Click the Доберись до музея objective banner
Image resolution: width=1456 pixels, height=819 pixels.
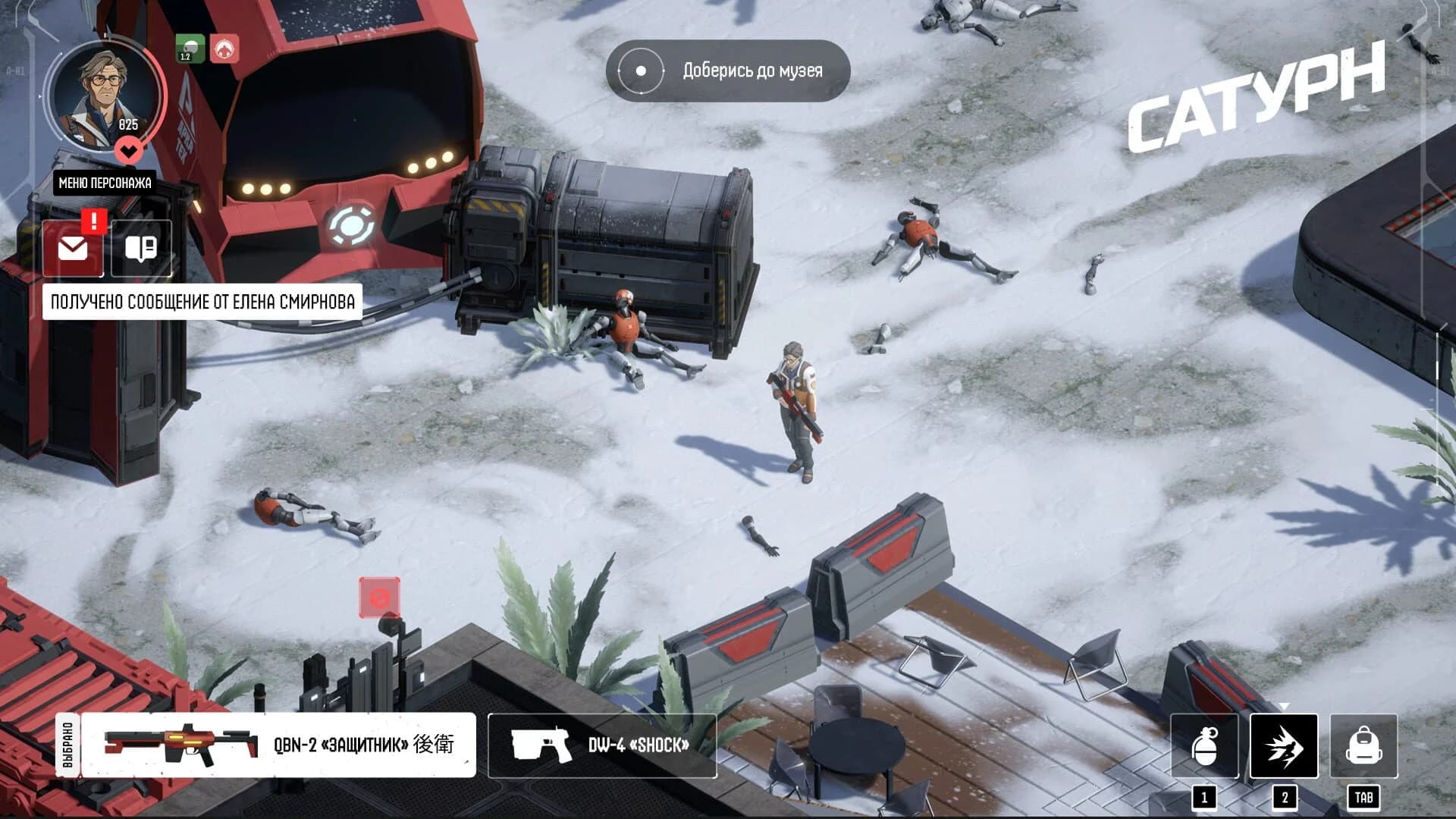click(752, 71)
